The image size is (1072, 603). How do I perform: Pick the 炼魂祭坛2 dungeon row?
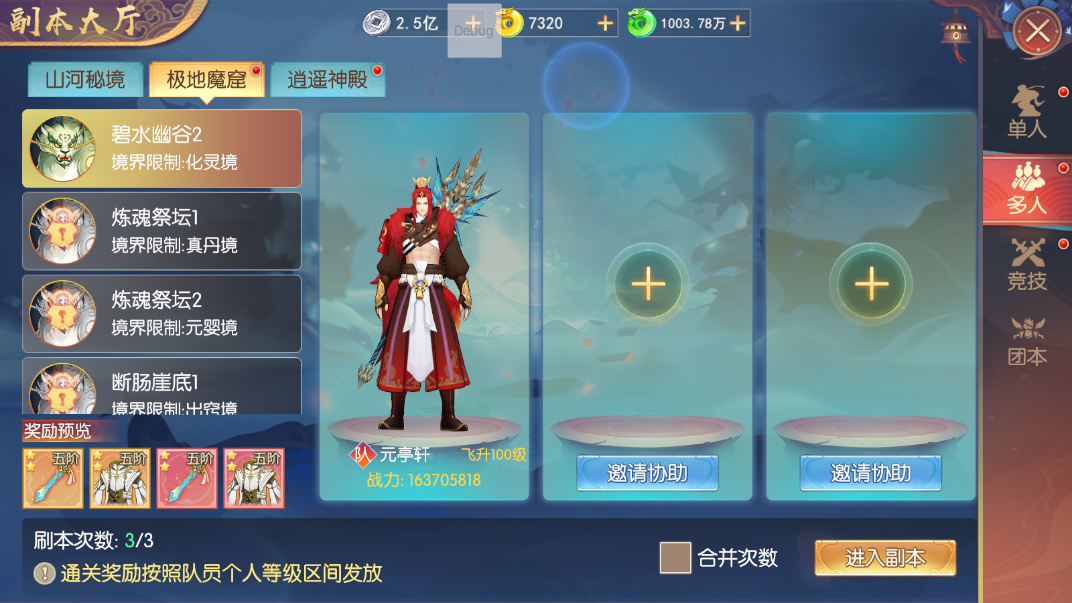click(162, 314)
